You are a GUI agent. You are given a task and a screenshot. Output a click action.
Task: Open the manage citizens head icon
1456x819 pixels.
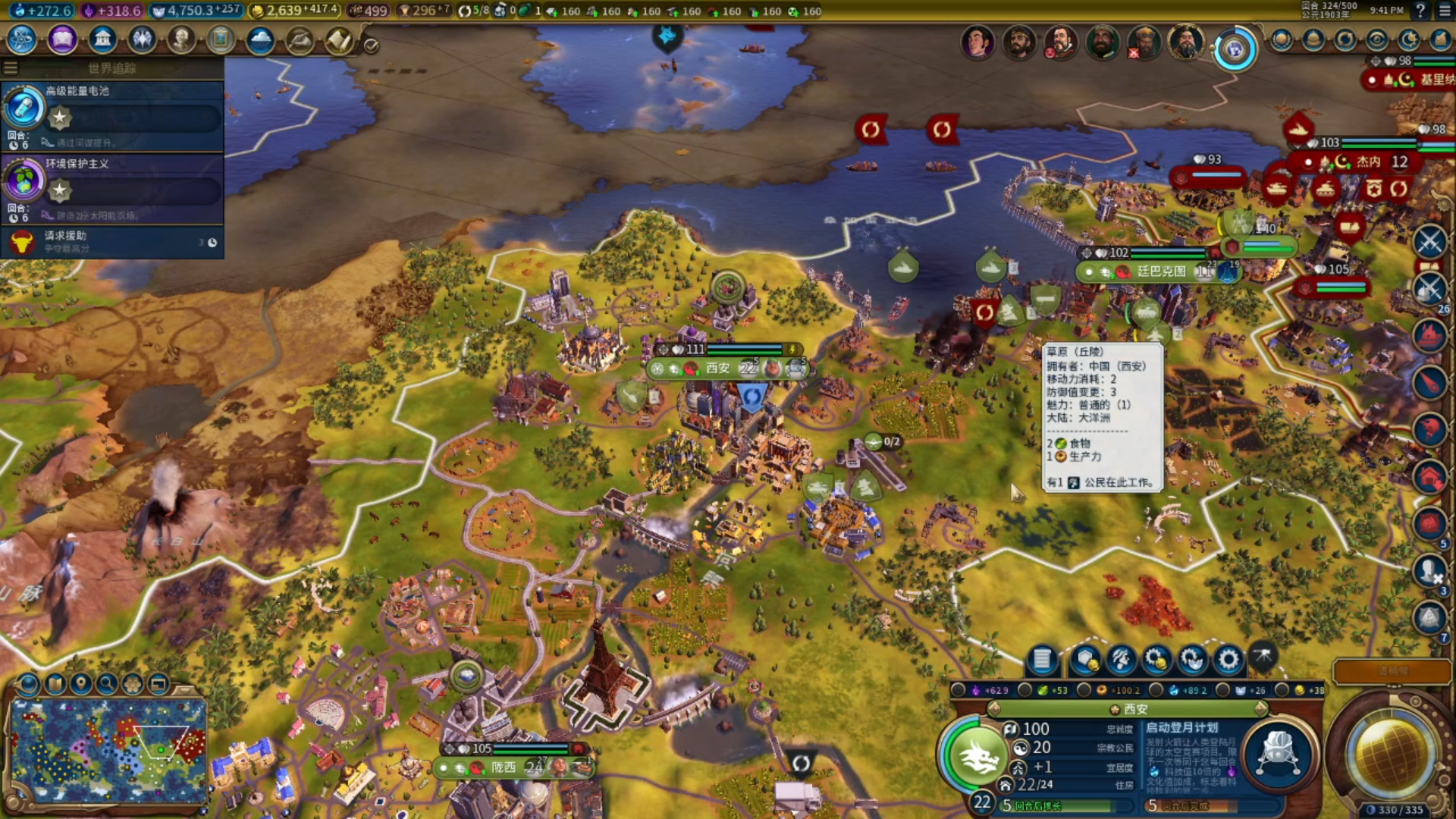[1121, 661]
